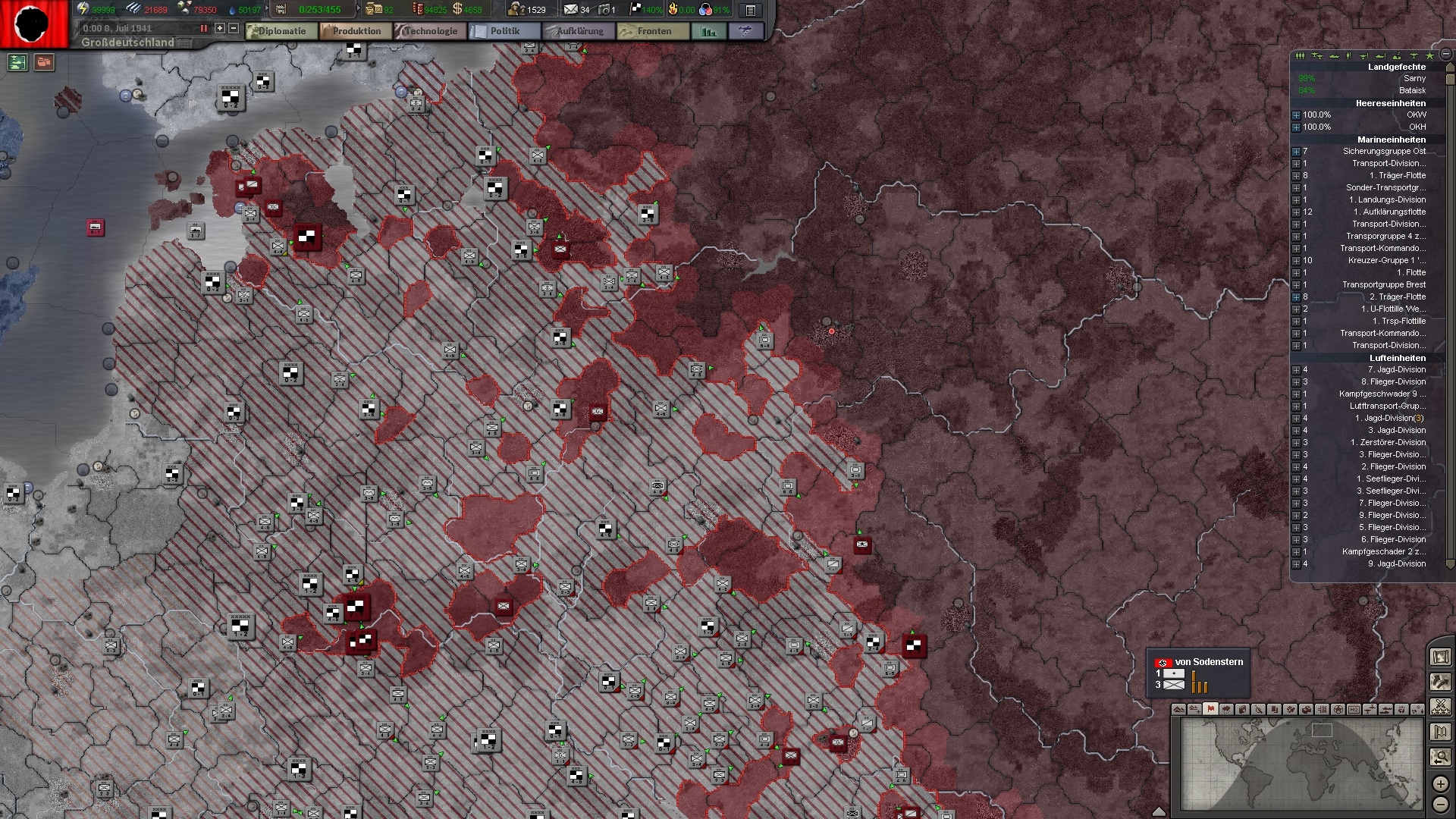The image size is (1456, 819).
Task: Toggle the land units filter in outliner
Action: [x=1300, y=55]
